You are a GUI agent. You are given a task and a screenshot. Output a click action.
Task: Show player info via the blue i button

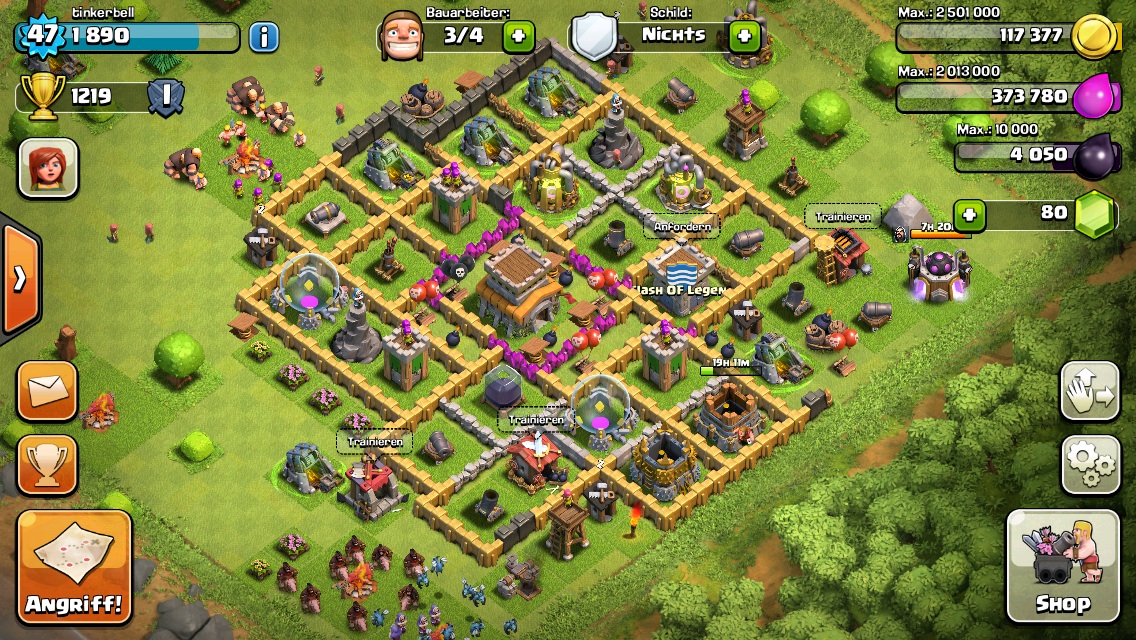click(x=263, y=37)
